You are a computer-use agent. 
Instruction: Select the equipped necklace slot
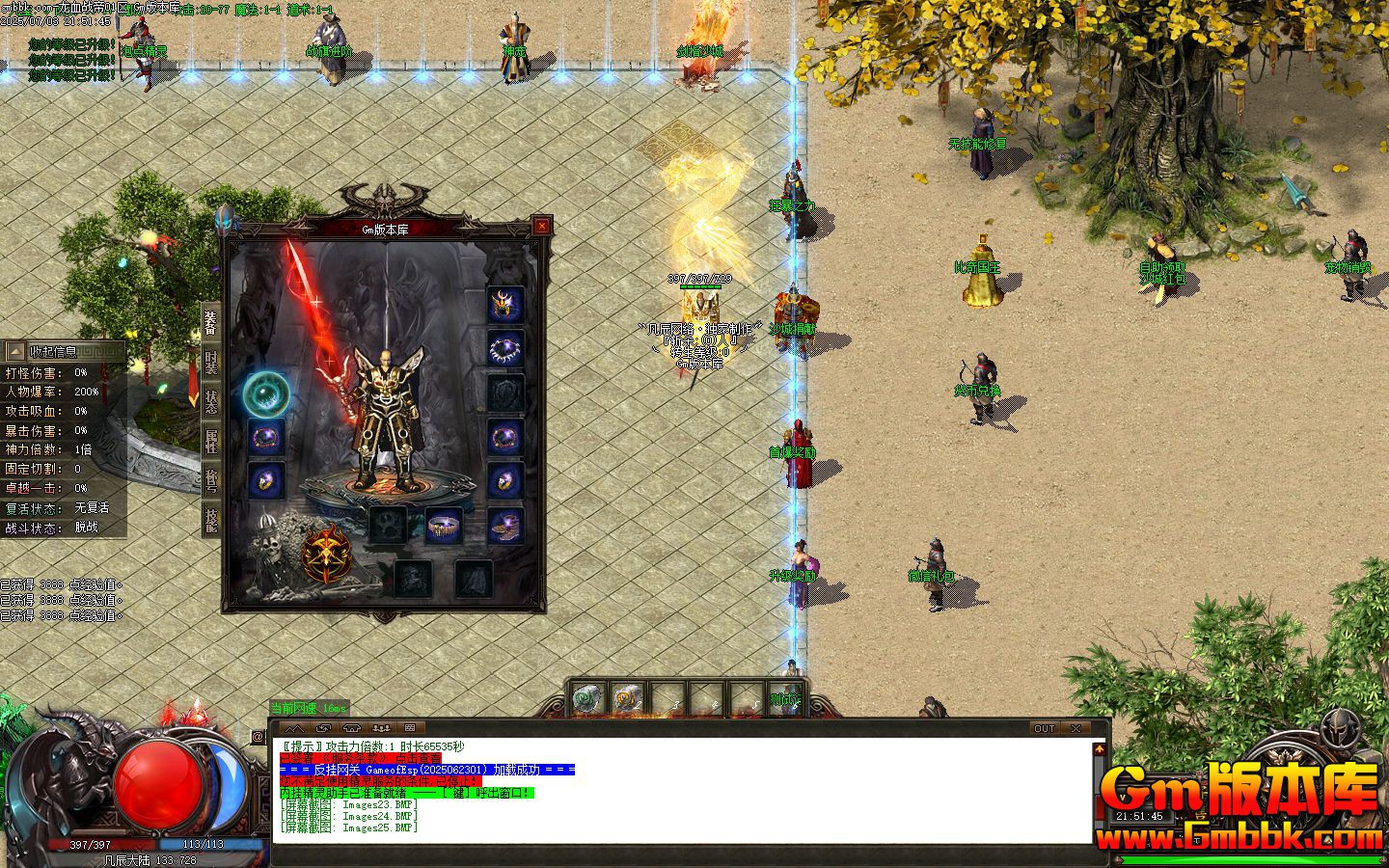pos(505,348)
